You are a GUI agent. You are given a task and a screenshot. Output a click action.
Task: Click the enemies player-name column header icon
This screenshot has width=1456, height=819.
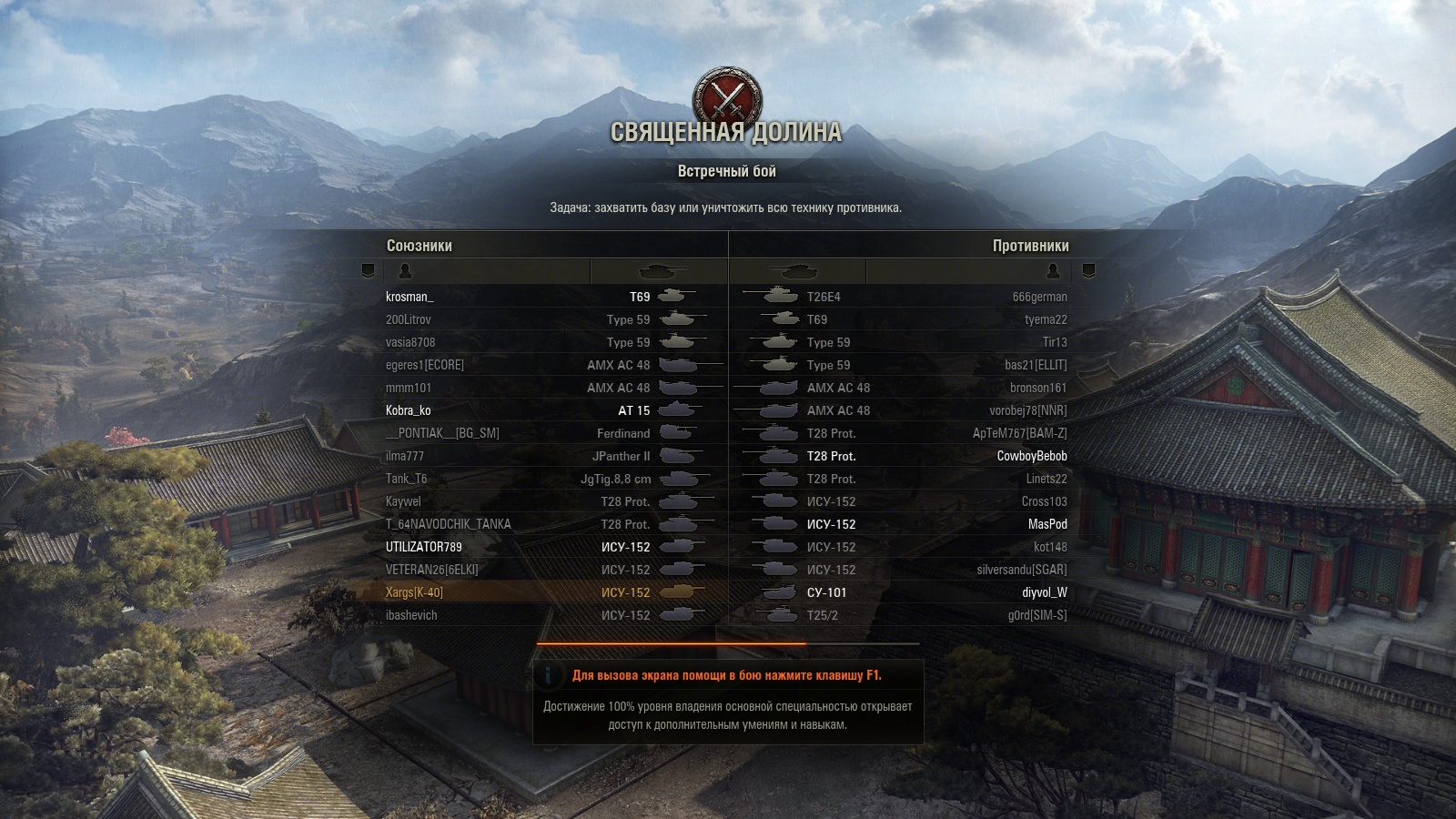pos(1054,271)
